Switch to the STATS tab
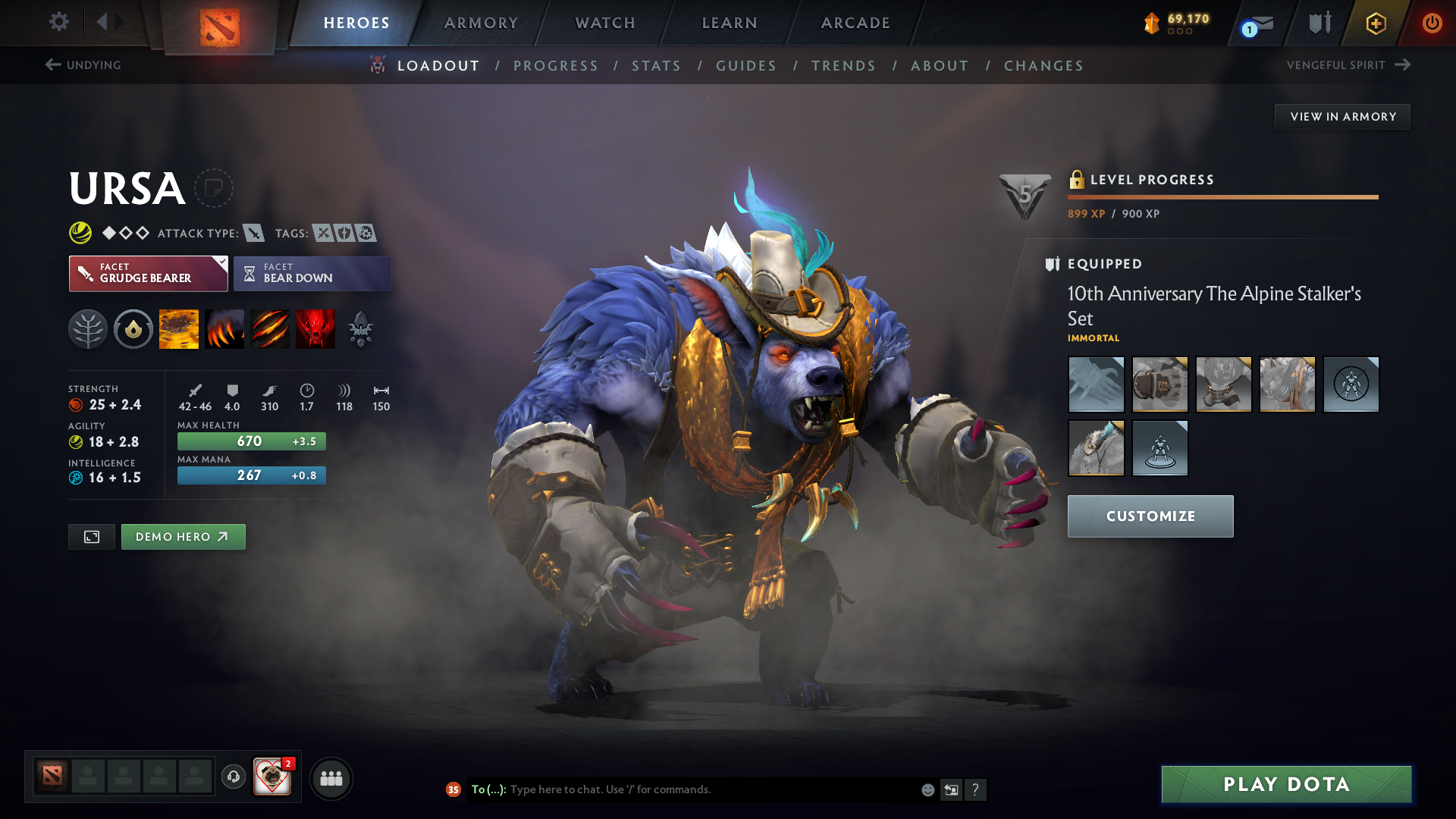Viewport: 1456px width, 819px height. [656, 66]
